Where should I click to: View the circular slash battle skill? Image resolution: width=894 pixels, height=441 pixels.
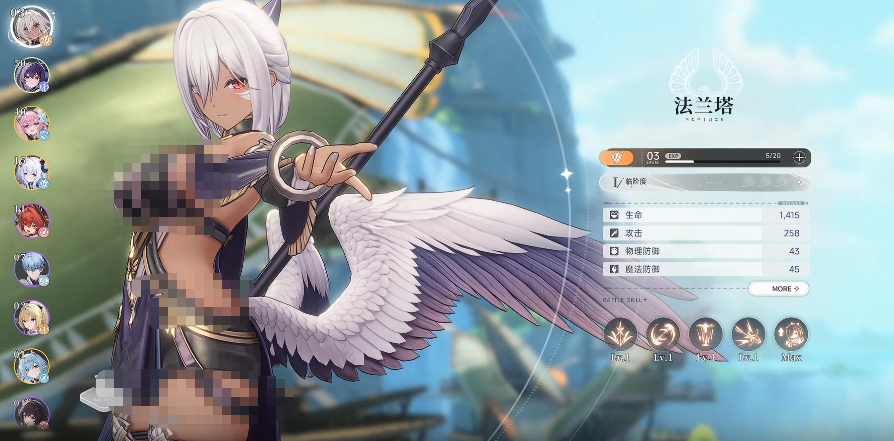coord(663,335)
